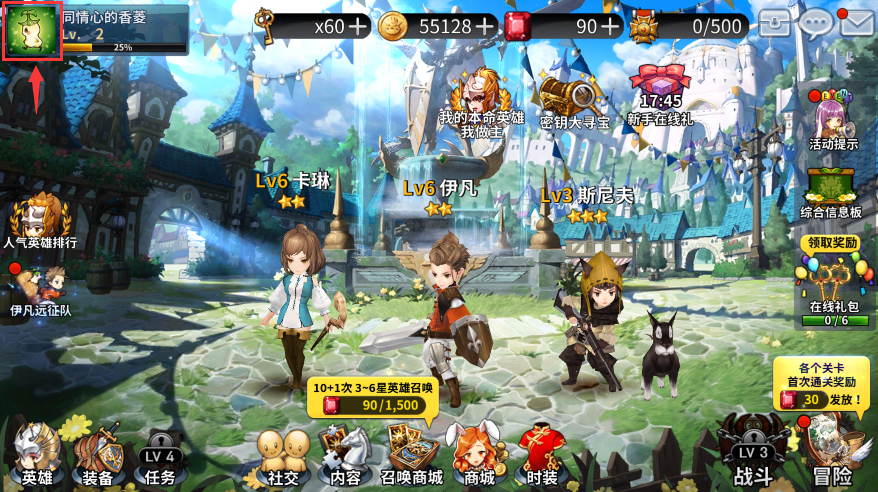The image size is (878, 492).
Task: Add more gold coins with plus button
Action: click(x=486, y=26)
